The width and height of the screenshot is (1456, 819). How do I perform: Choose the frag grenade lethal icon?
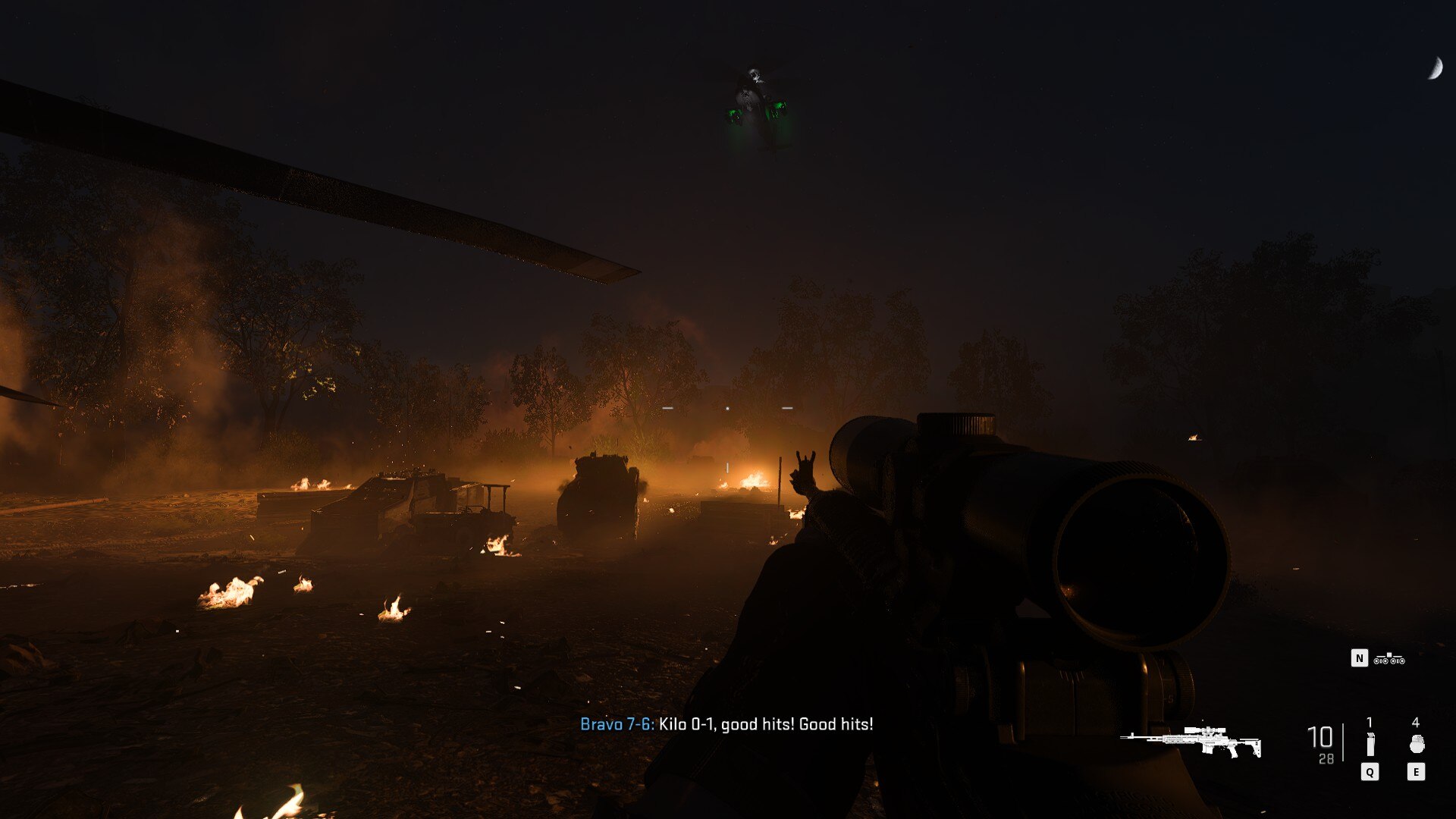(1416, 744)
